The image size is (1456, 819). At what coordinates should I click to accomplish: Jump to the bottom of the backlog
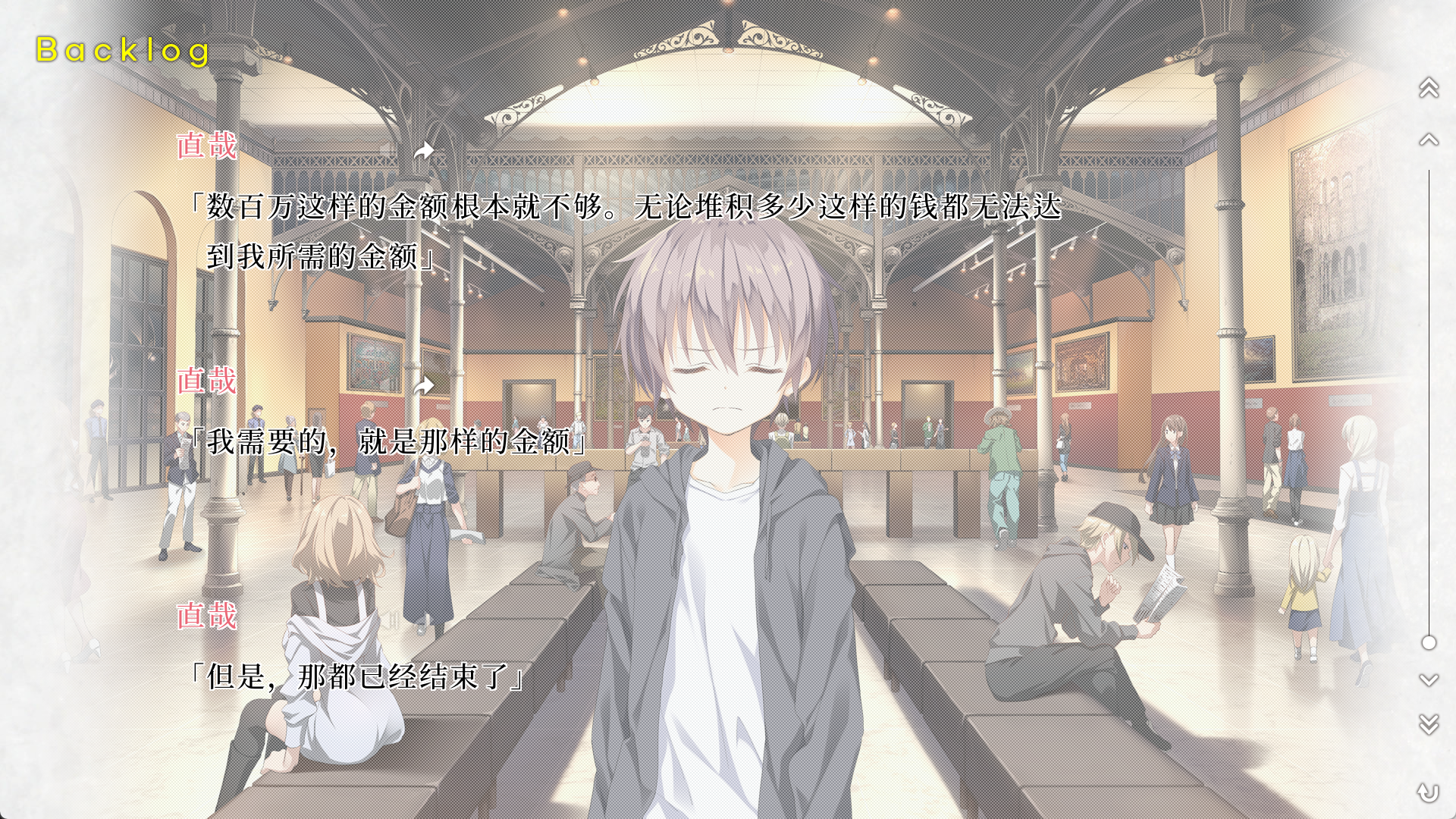1429,724
